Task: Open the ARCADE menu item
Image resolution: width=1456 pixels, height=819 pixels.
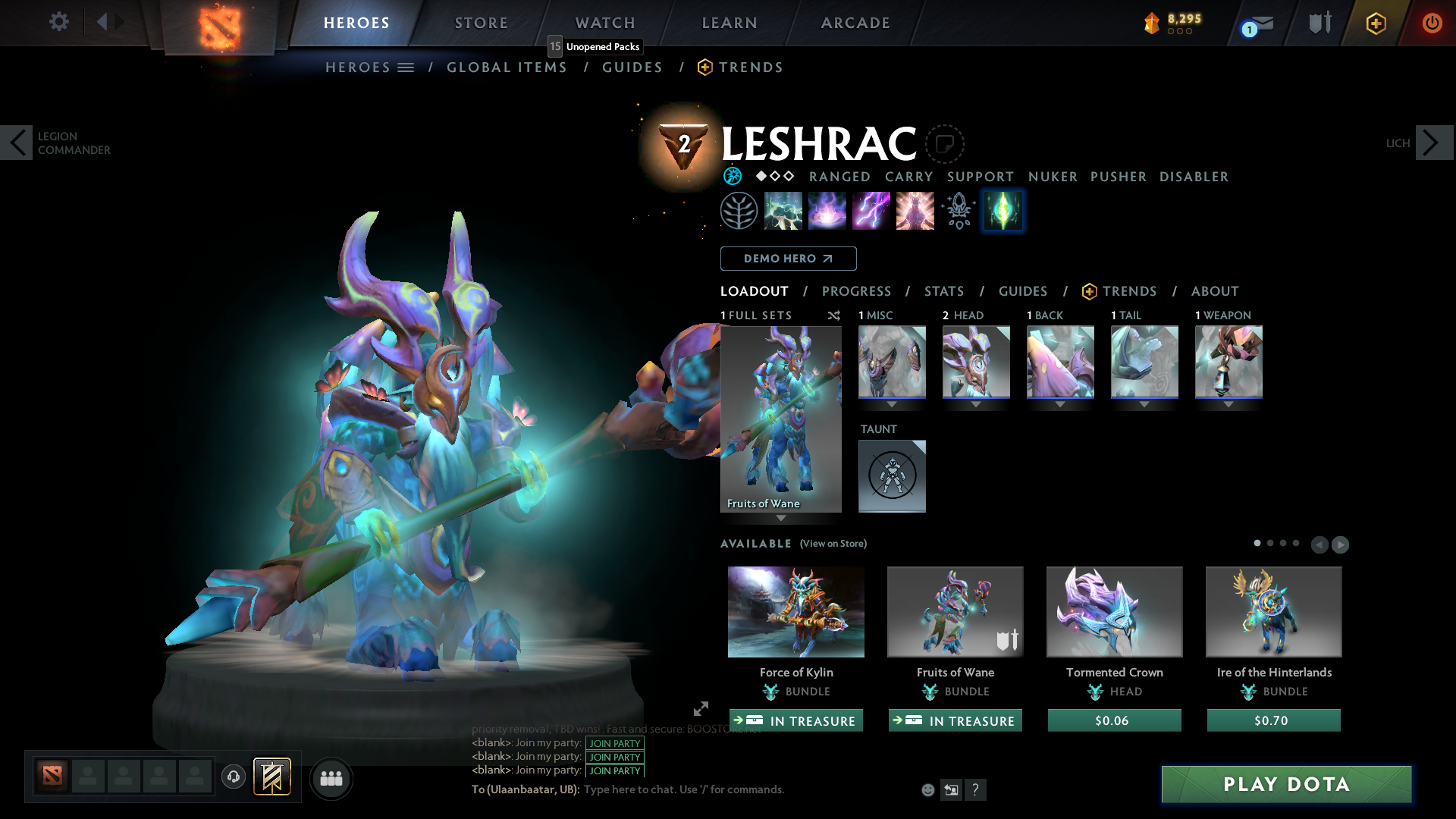Action: point(855,22)
